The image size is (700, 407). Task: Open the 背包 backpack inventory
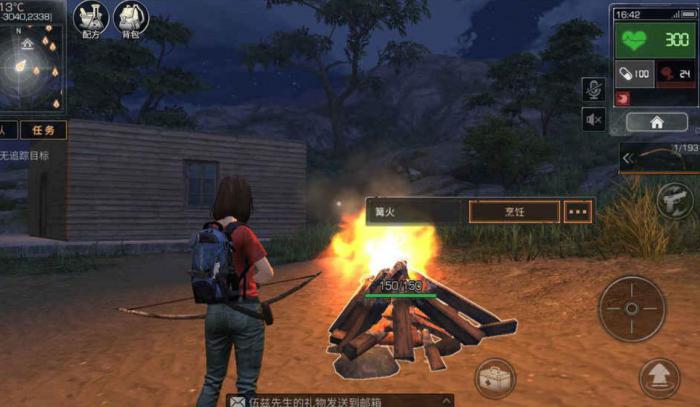click(x=131, y=18)
